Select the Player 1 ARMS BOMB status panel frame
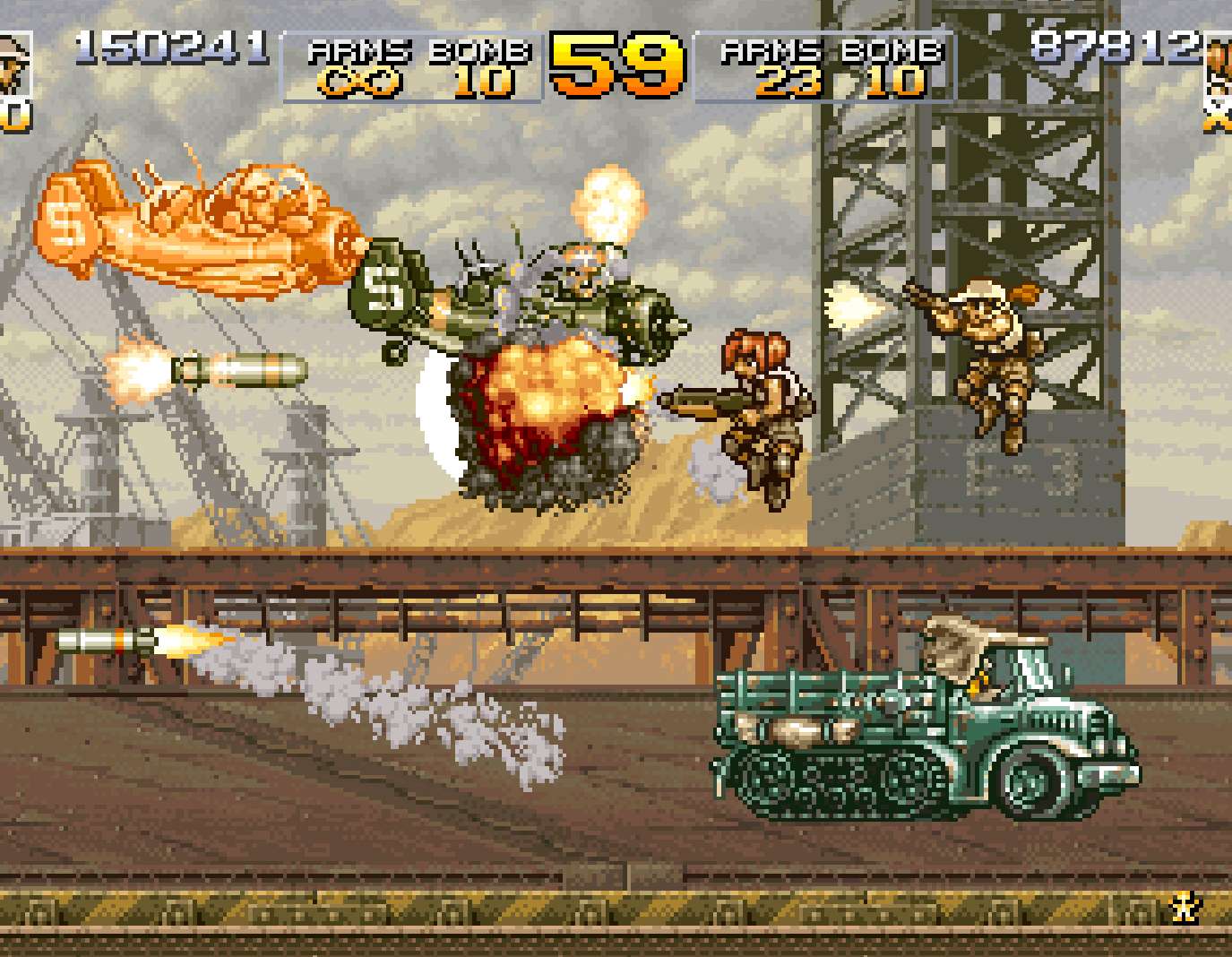Screen dimensions: 1232x957 (410, 63)
